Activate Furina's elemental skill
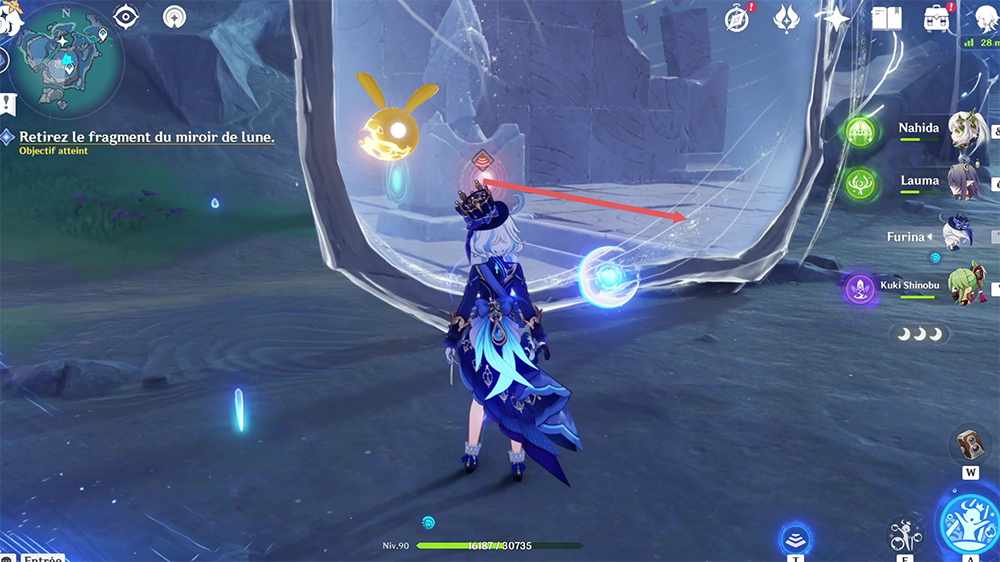 [904, 534]
